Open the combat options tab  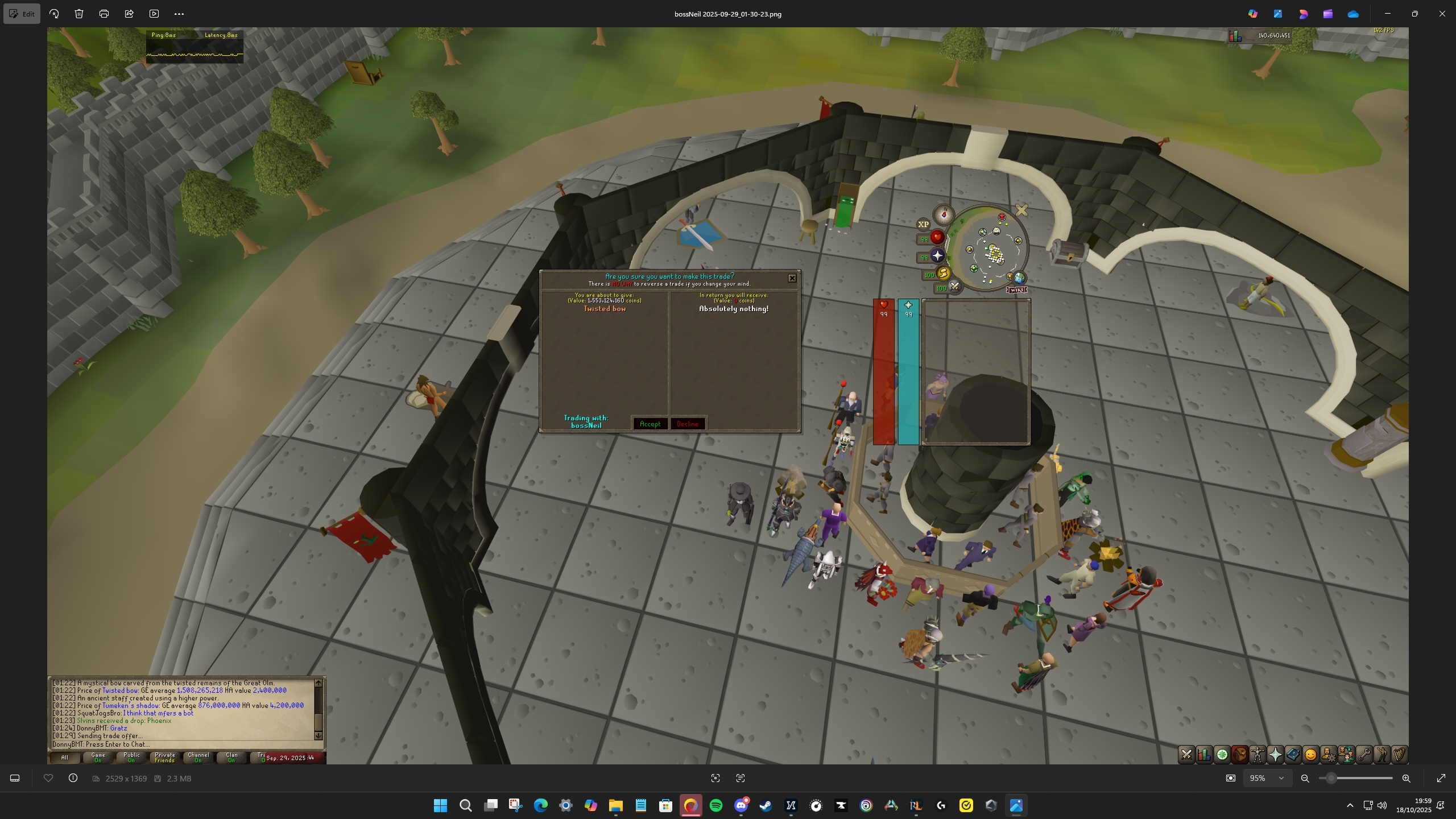[x=1186, y=755]
